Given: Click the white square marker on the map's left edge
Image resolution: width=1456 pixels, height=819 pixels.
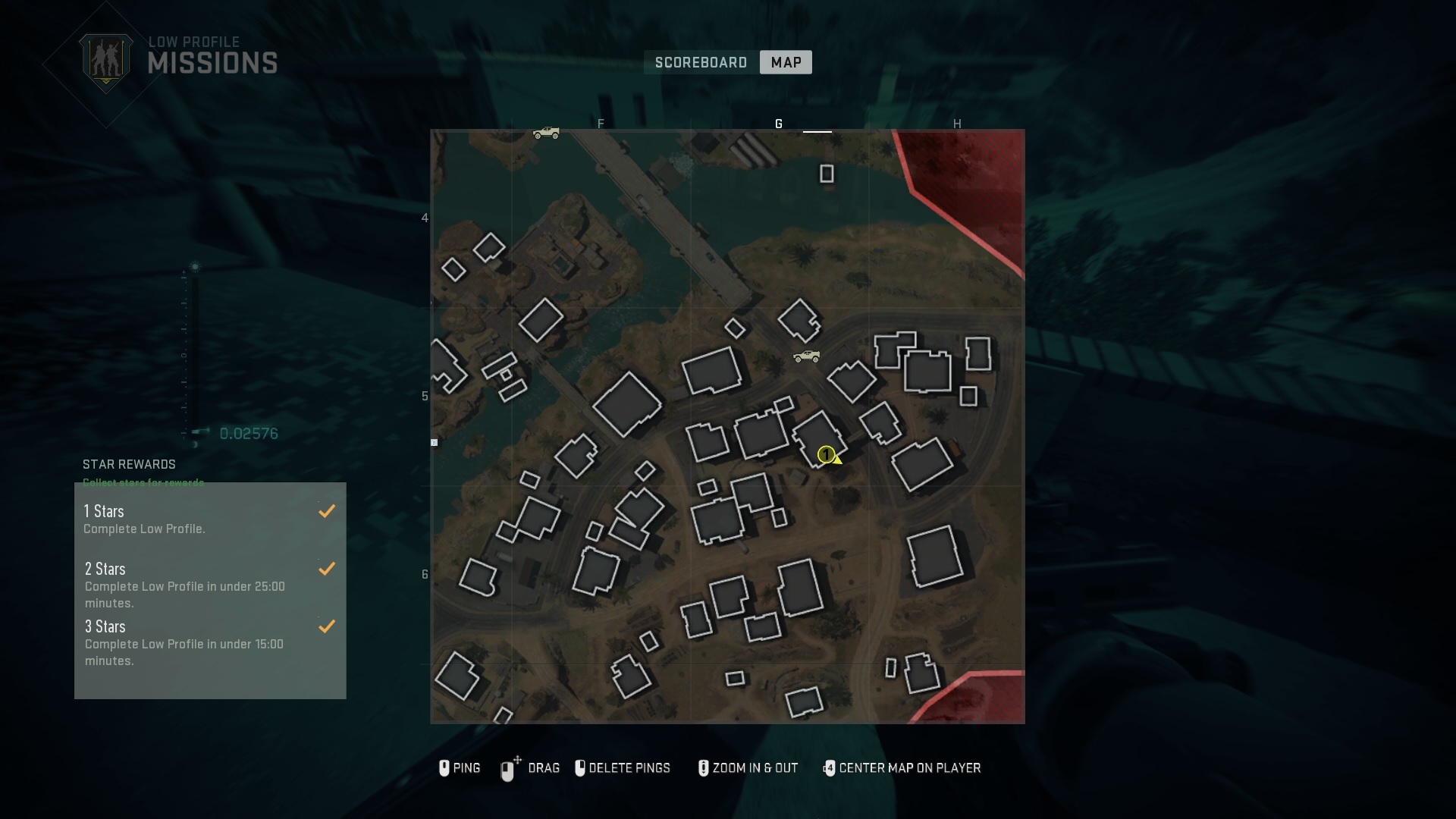Looking at the screenshot, I should (434, 442).
